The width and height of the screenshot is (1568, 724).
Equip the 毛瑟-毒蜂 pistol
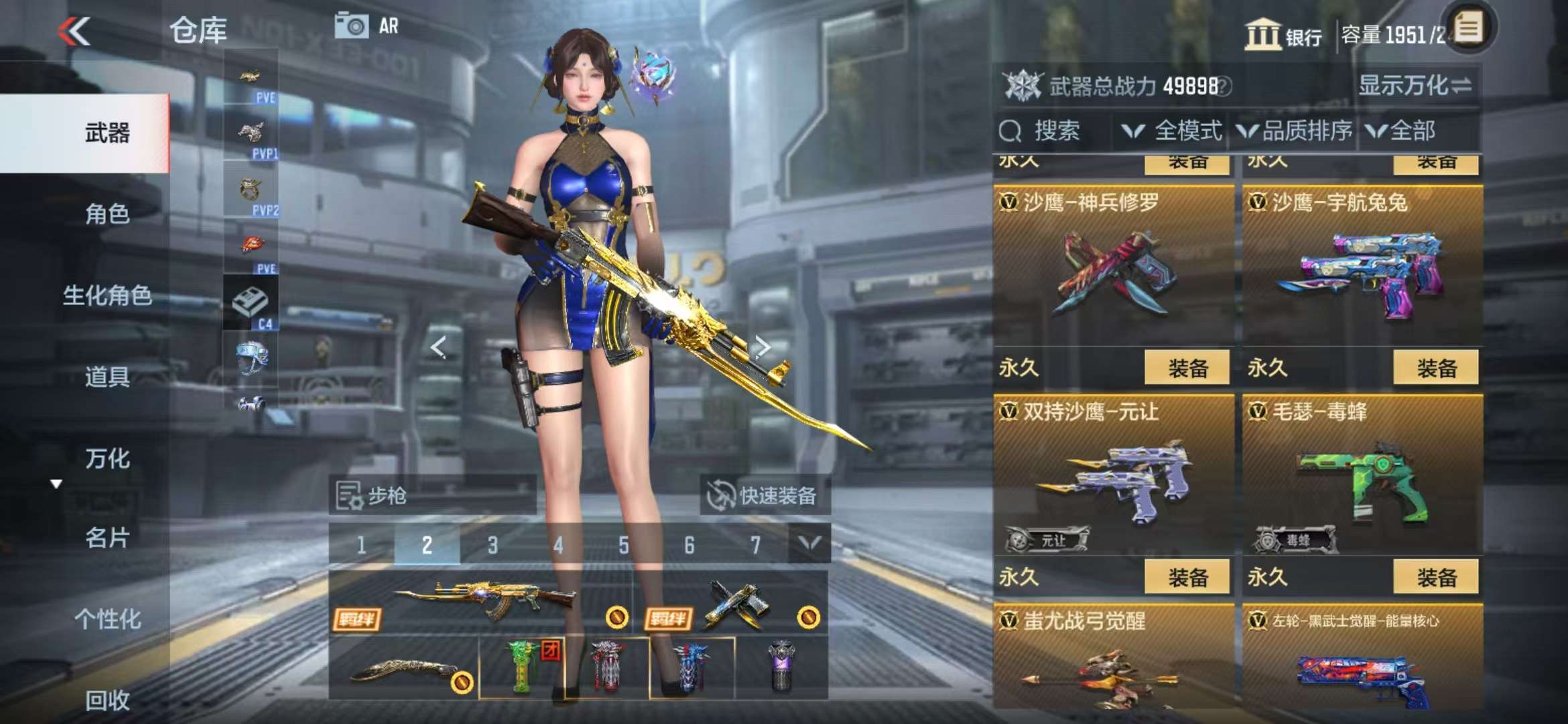click(x=1435, y=577)
